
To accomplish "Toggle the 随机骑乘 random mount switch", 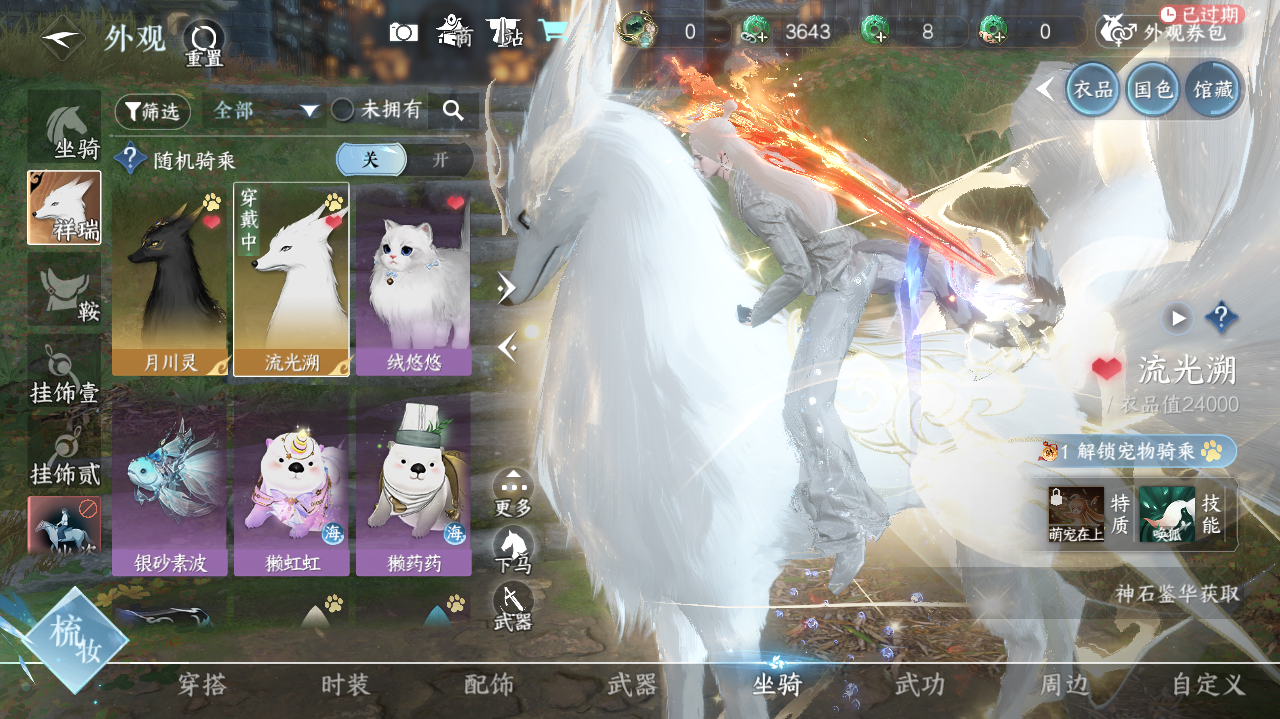I will 404,160.
